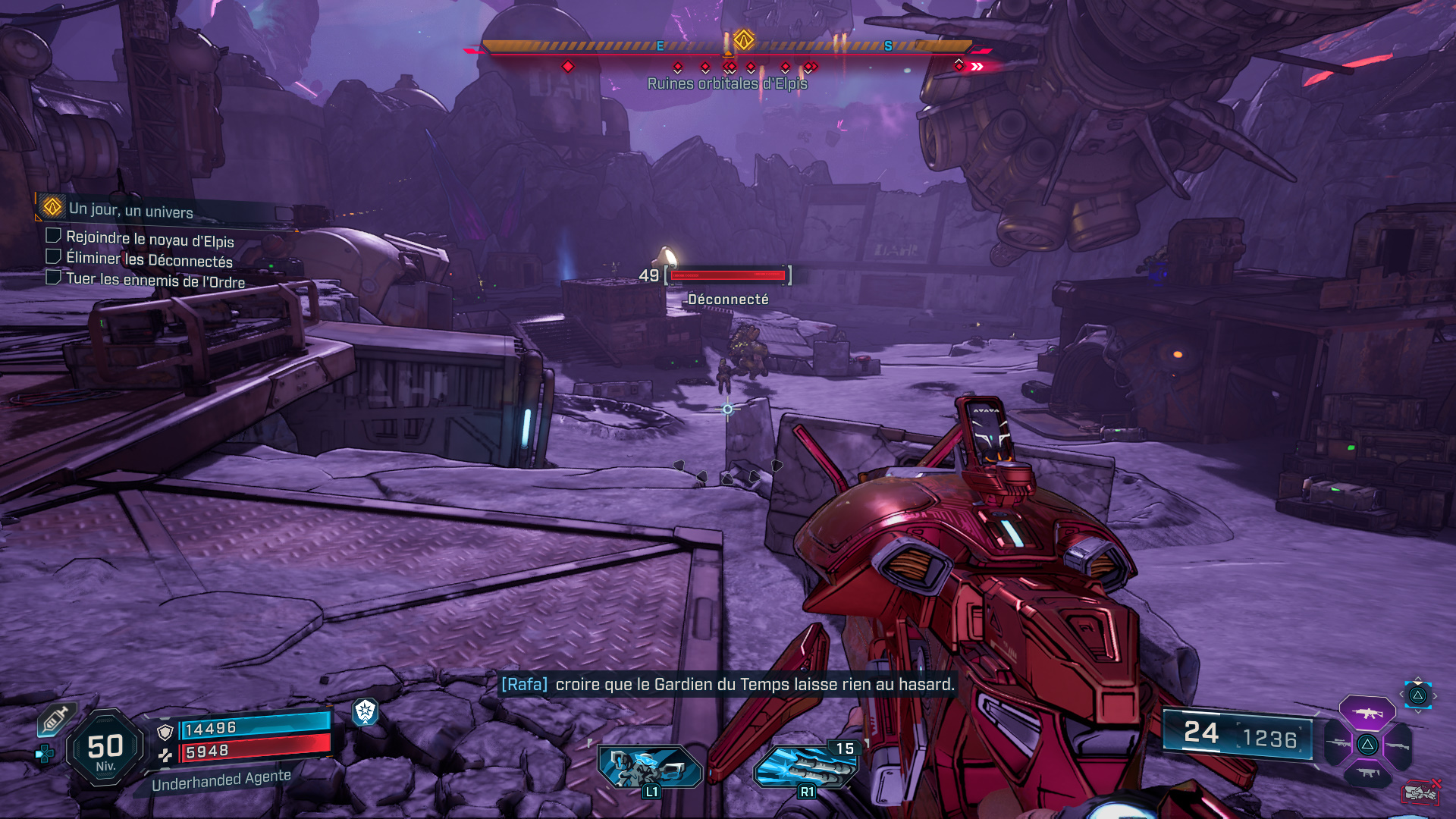Open the weapon swap chevron next to triangle button
The width and height of the screenshot is (1456, 819).
pos(1436,696)
